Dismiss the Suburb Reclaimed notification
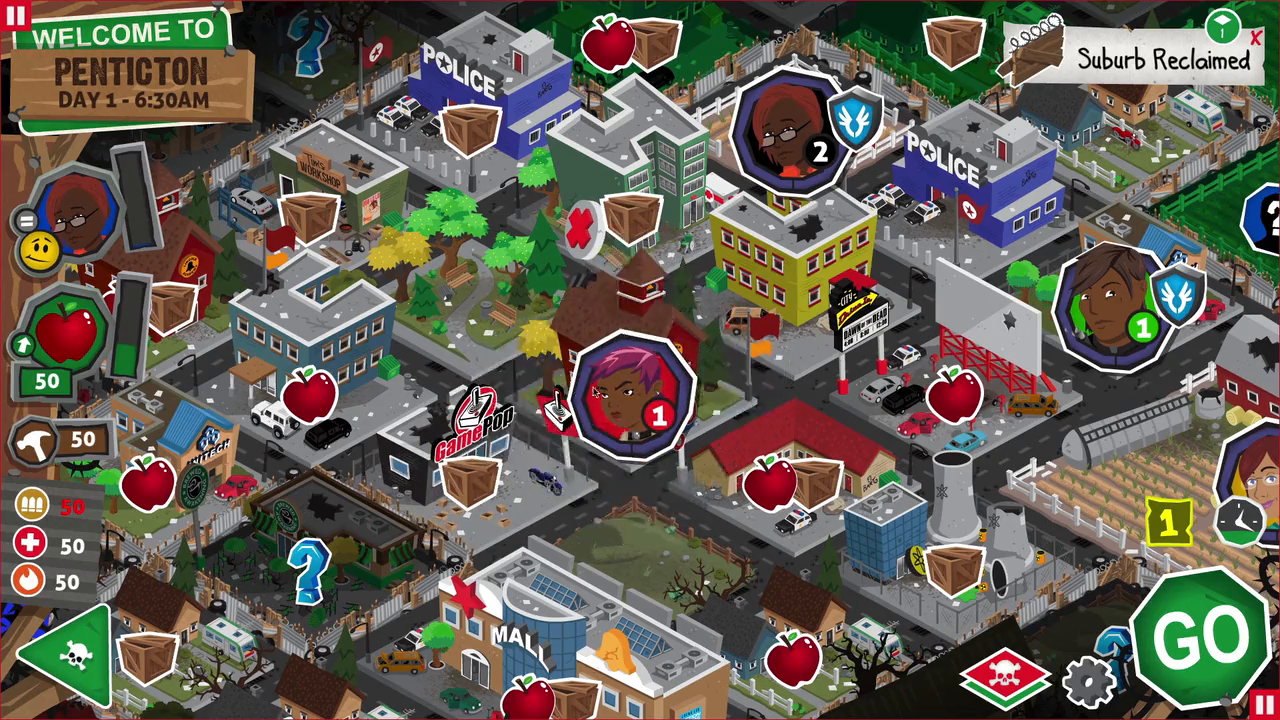 click(x=1256, y=40)
